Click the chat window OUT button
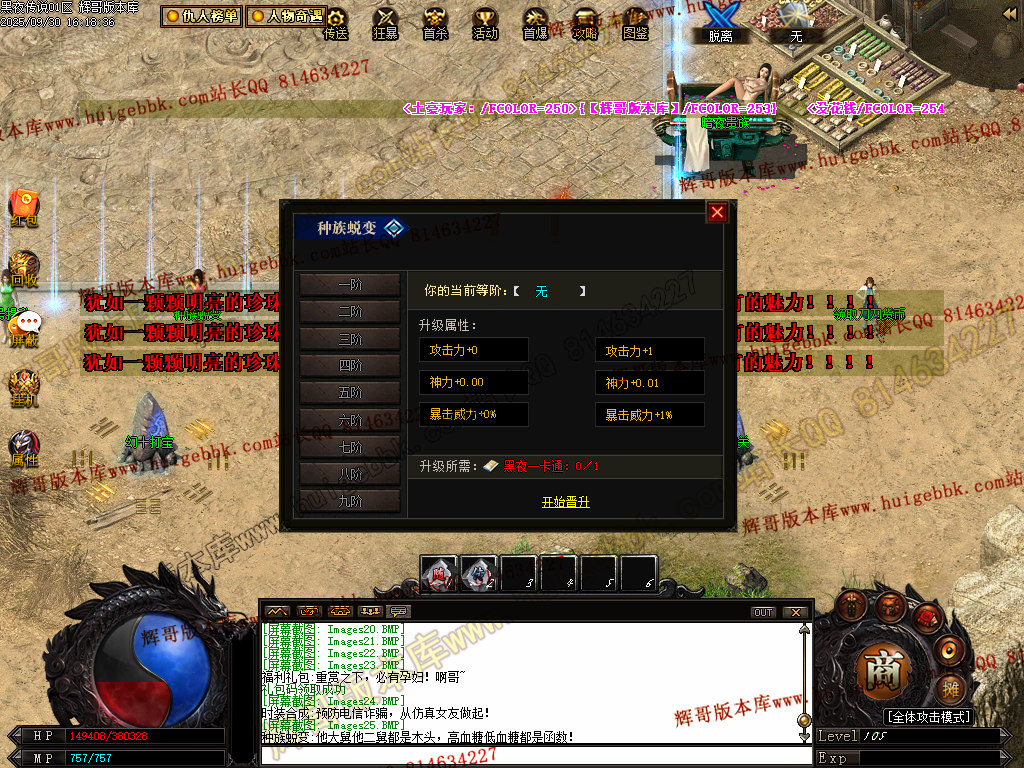Screen dimensions: 1024x768 (x=763, y=612)
